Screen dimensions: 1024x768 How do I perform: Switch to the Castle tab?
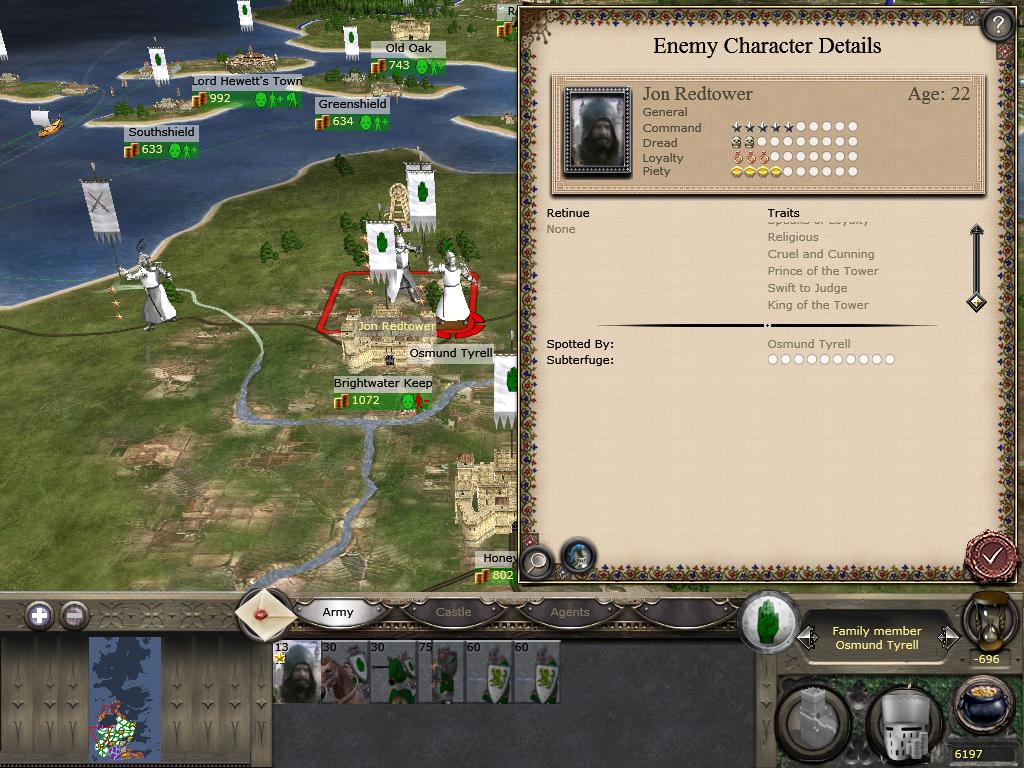[x=453, y=612]
